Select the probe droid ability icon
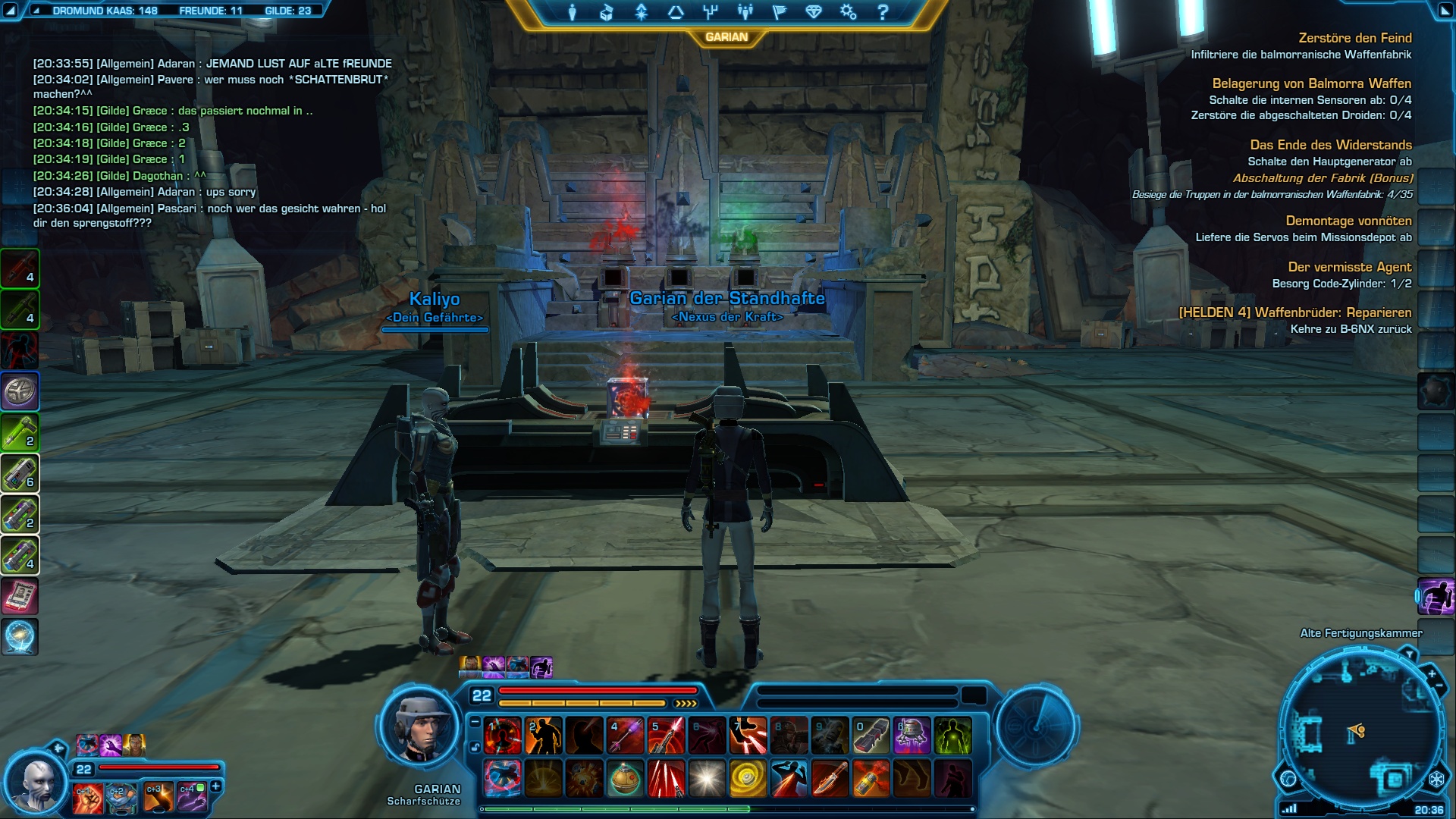The image size is (1456, 819). pyautogui.click(x=912, y=736)
